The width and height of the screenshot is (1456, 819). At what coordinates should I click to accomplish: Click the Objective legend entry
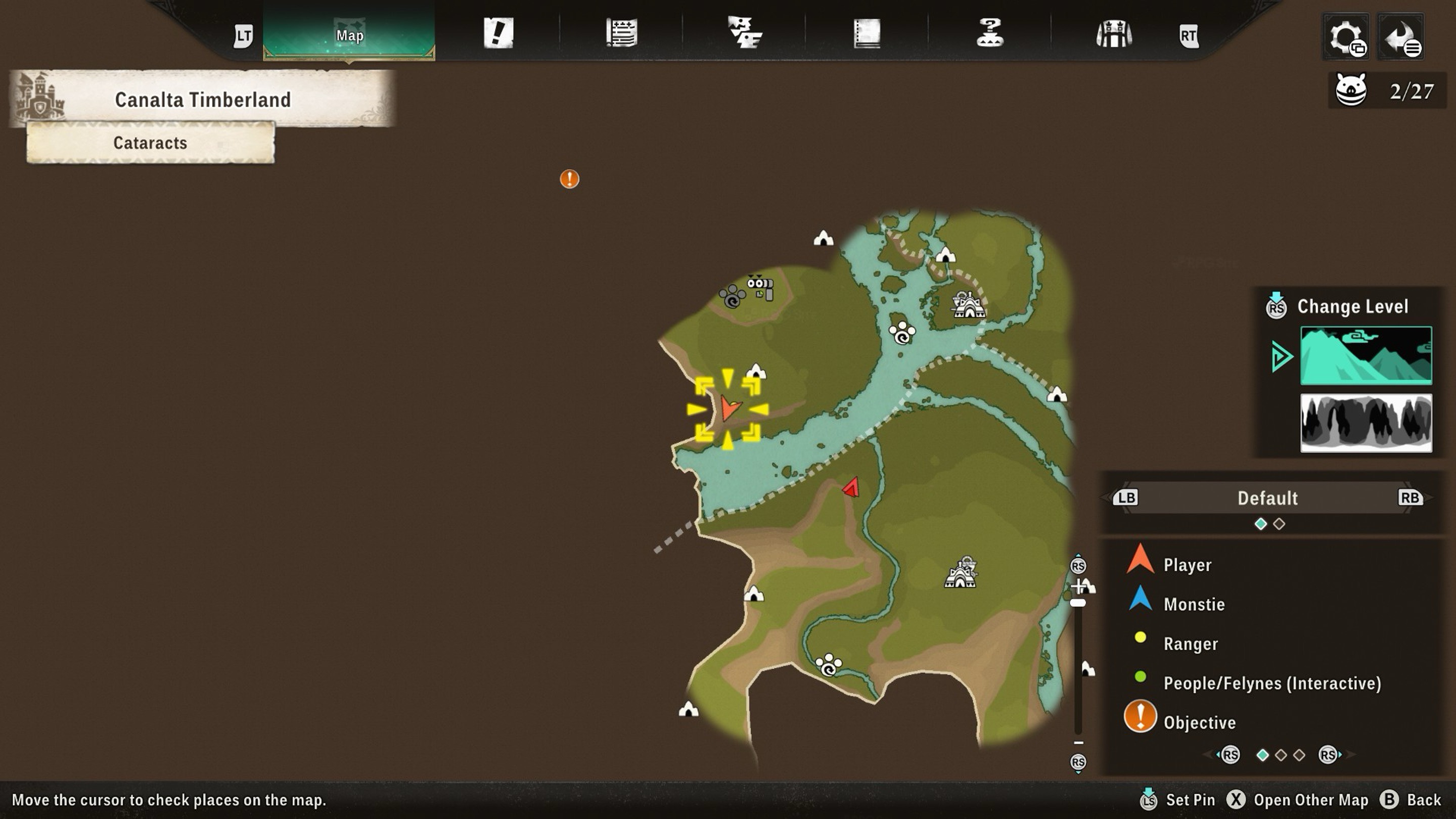point(1199,722)
